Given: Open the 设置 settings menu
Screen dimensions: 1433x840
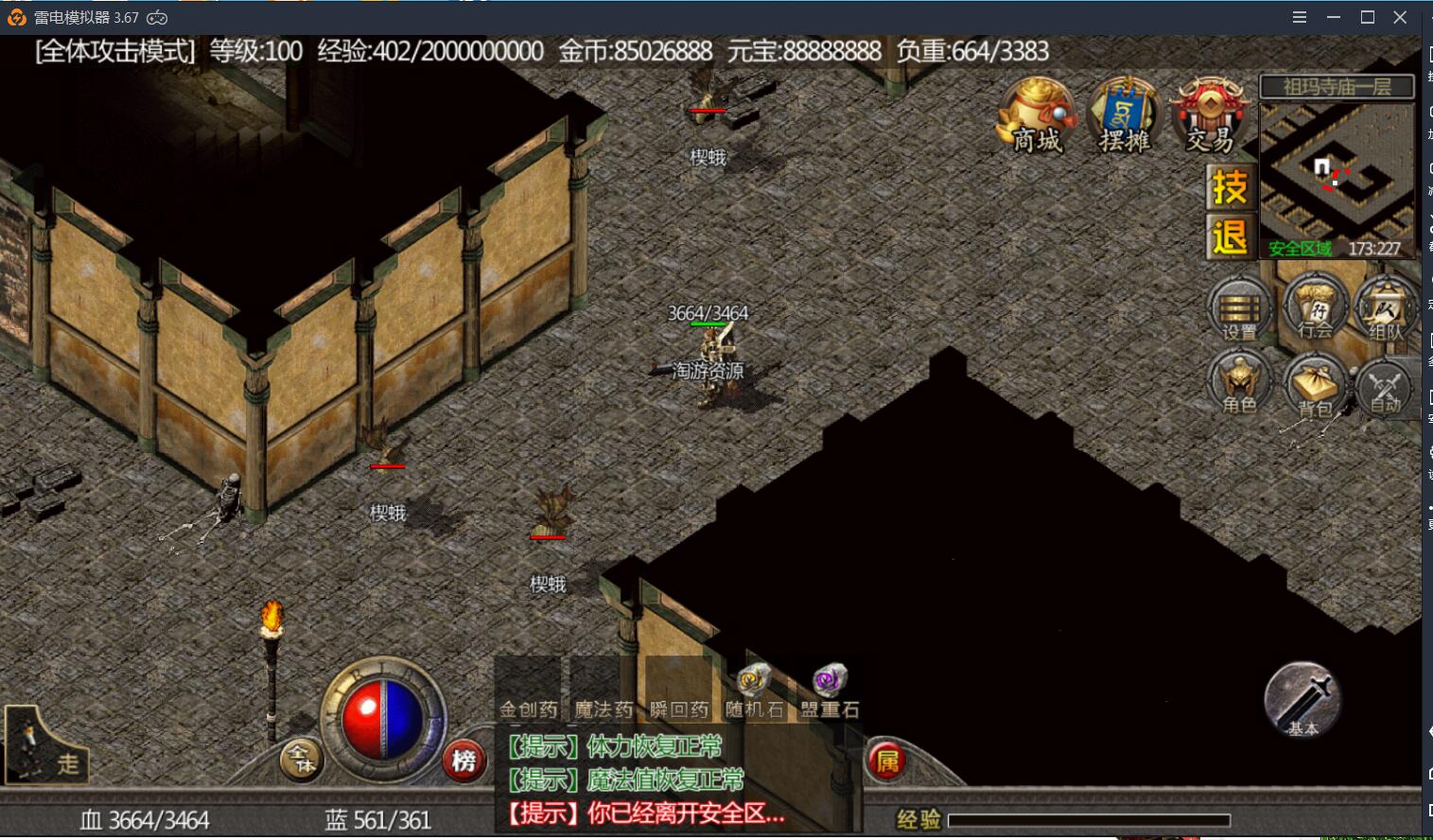Looking at the screenshot, I should pyautogui.click(x=1240, y=309).
